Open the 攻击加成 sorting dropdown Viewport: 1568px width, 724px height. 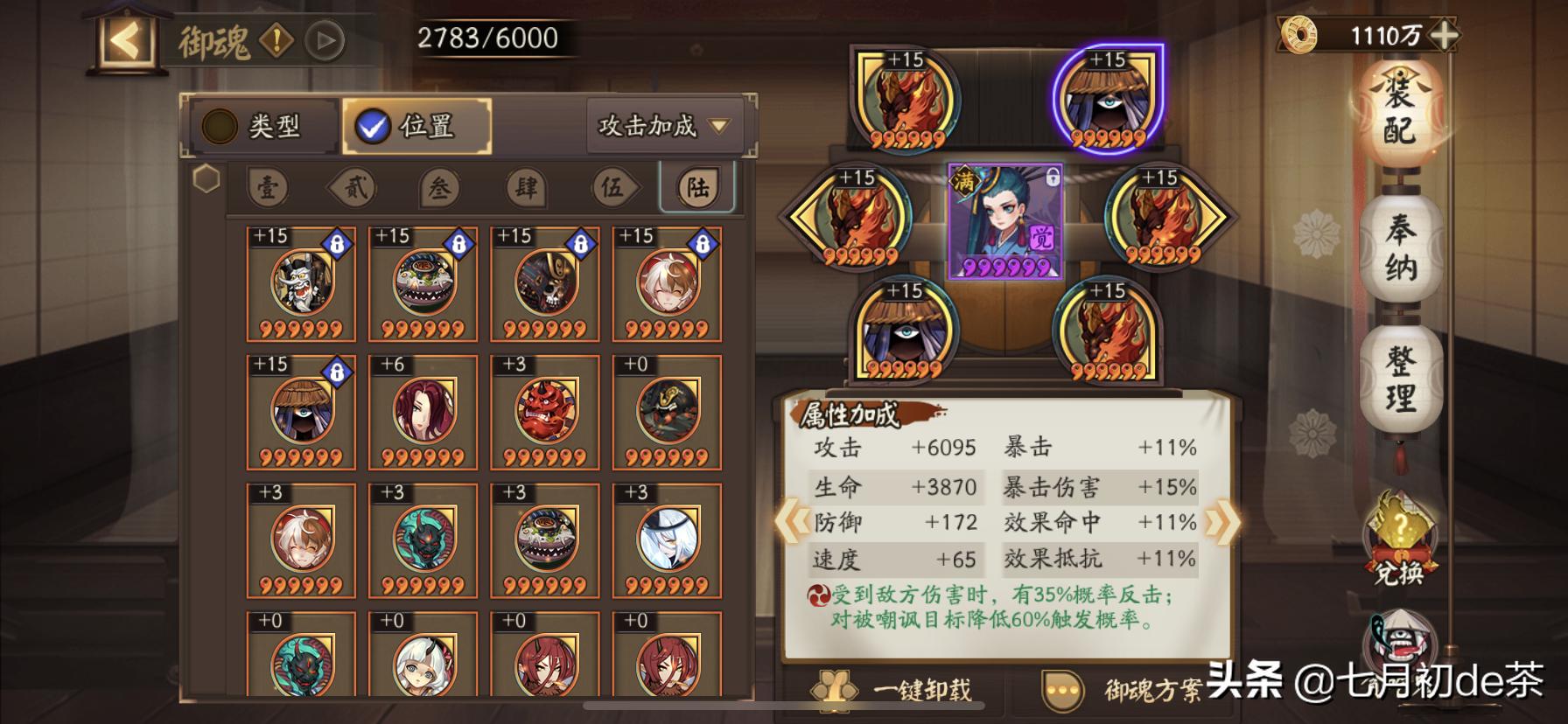[663, 126]
